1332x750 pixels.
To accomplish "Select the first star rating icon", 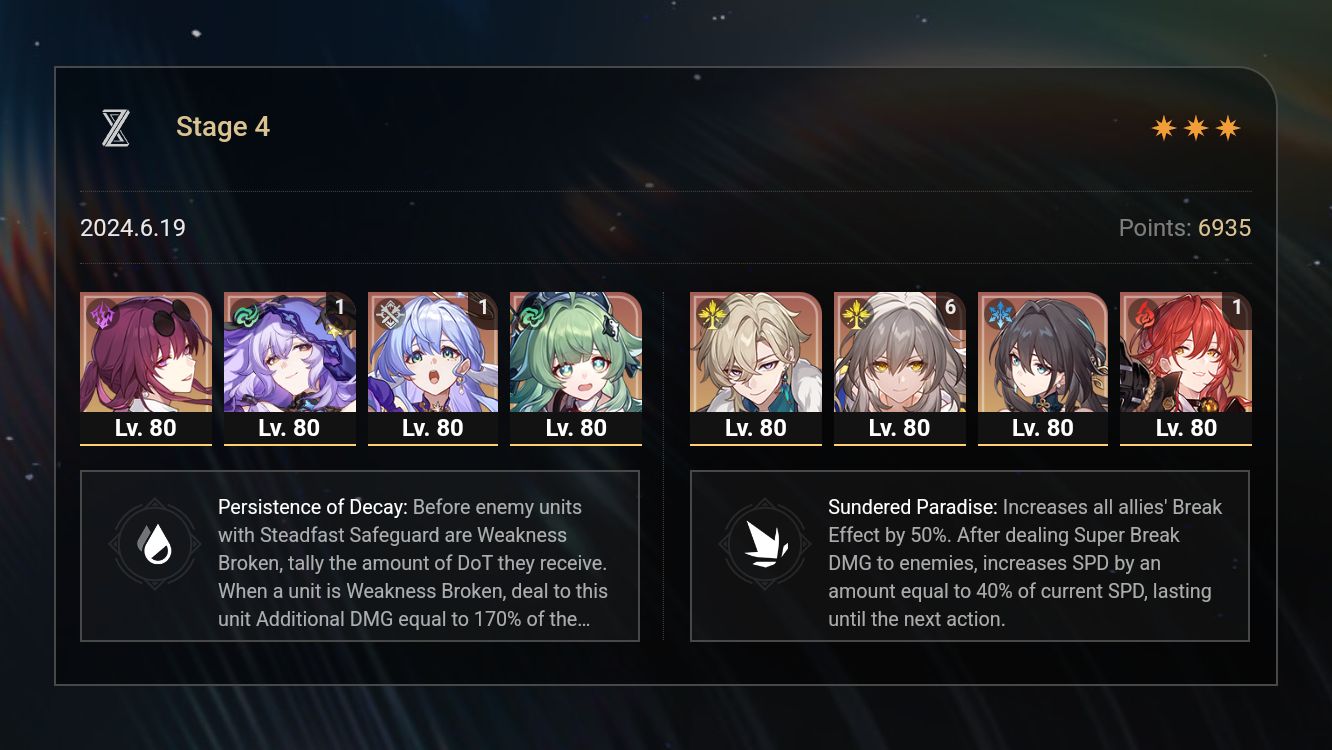I will (x=1164, y=127).
